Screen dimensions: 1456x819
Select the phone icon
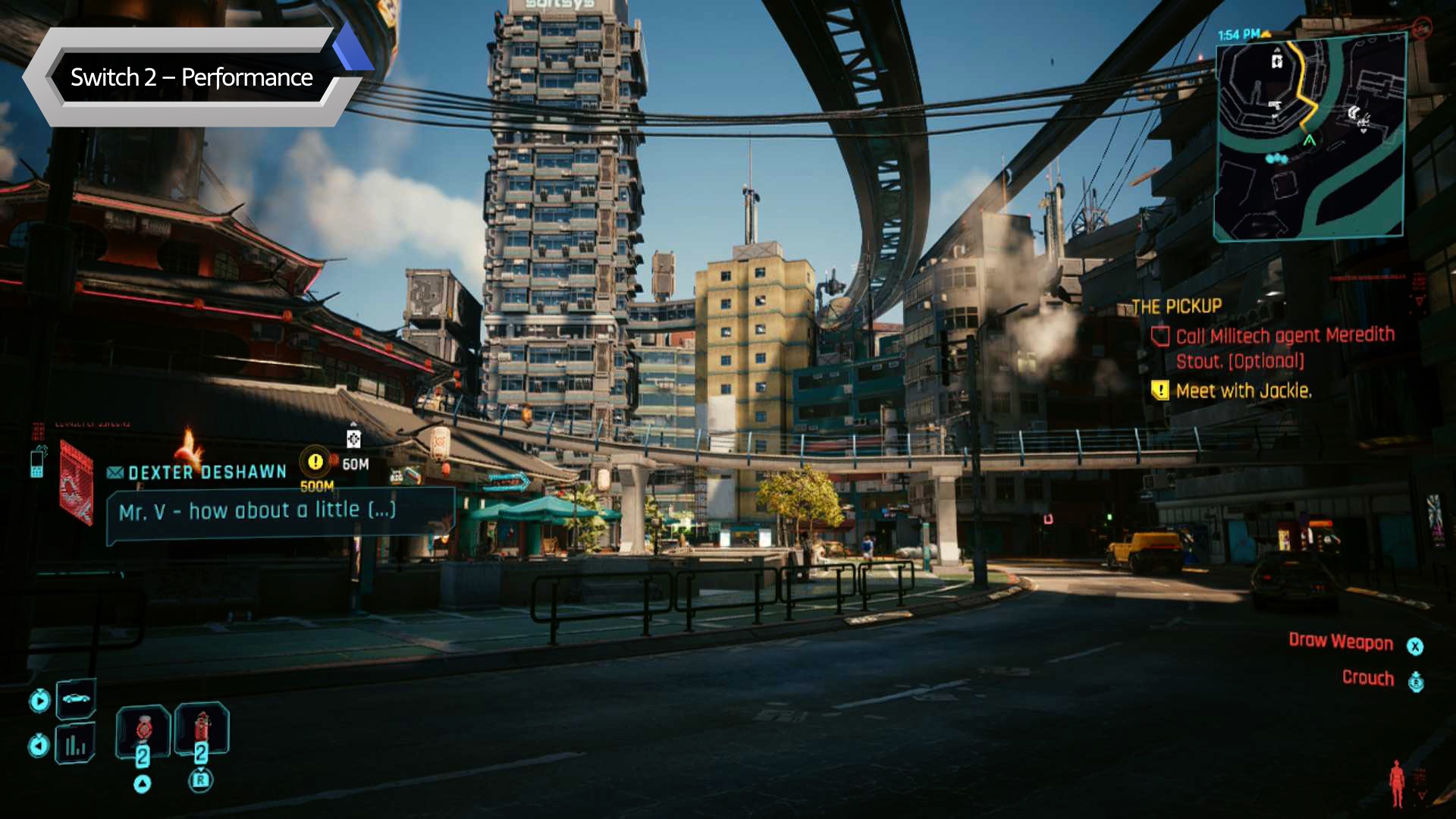37,462
